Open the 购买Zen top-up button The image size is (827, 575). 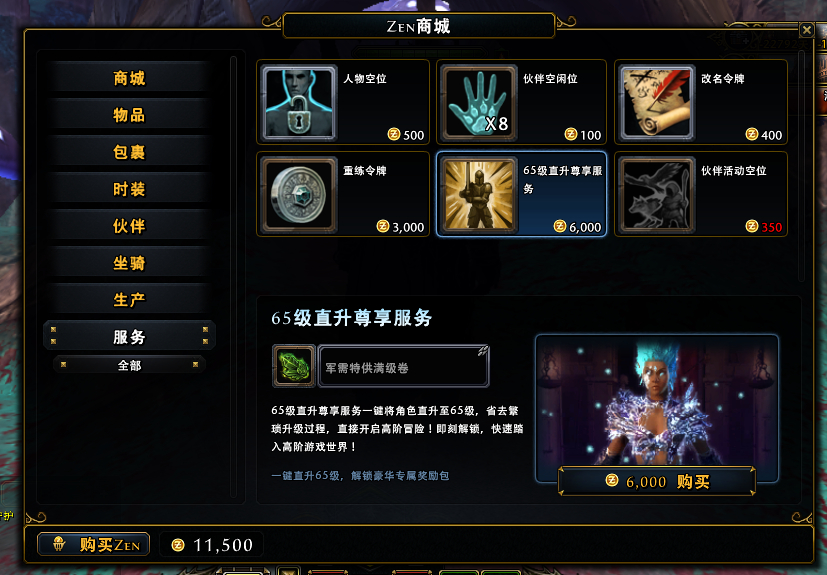(x=93, y=544)
